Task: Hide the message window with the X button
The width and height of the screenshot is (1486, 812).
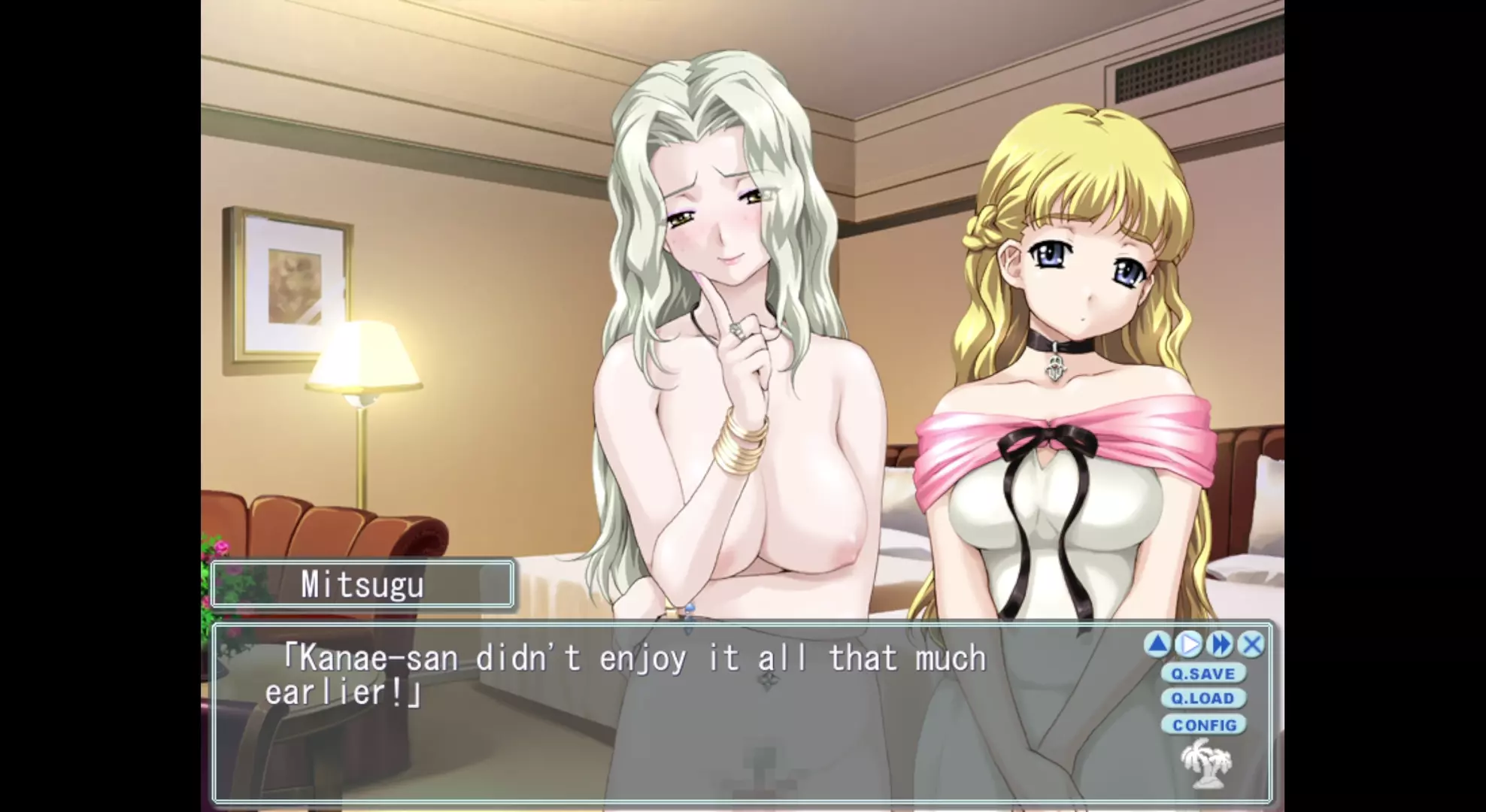Action: pos(1251,644)
